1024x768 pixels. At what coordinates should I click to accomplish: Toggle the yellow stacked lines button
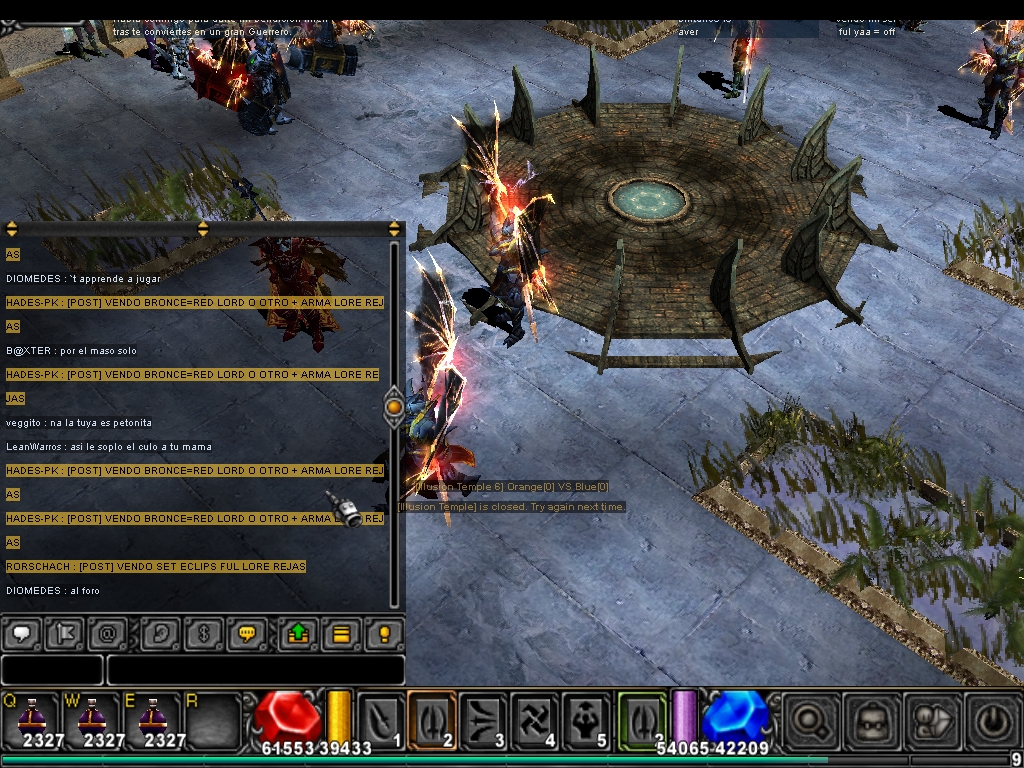point(341,633)
